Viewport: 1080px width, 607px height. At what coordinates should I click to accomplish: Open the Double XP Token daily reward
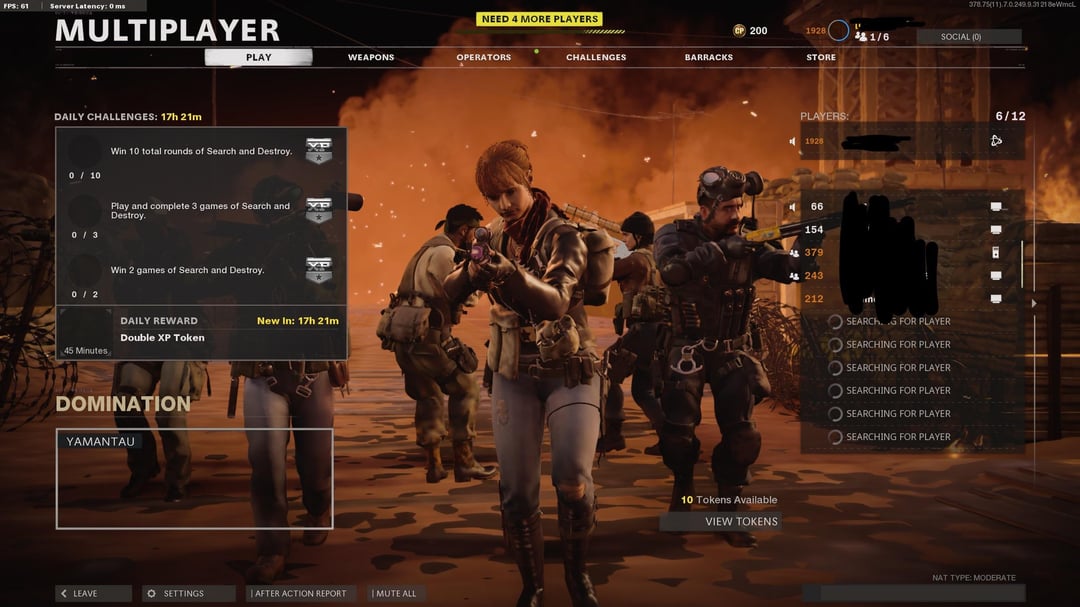click(201, 332)
